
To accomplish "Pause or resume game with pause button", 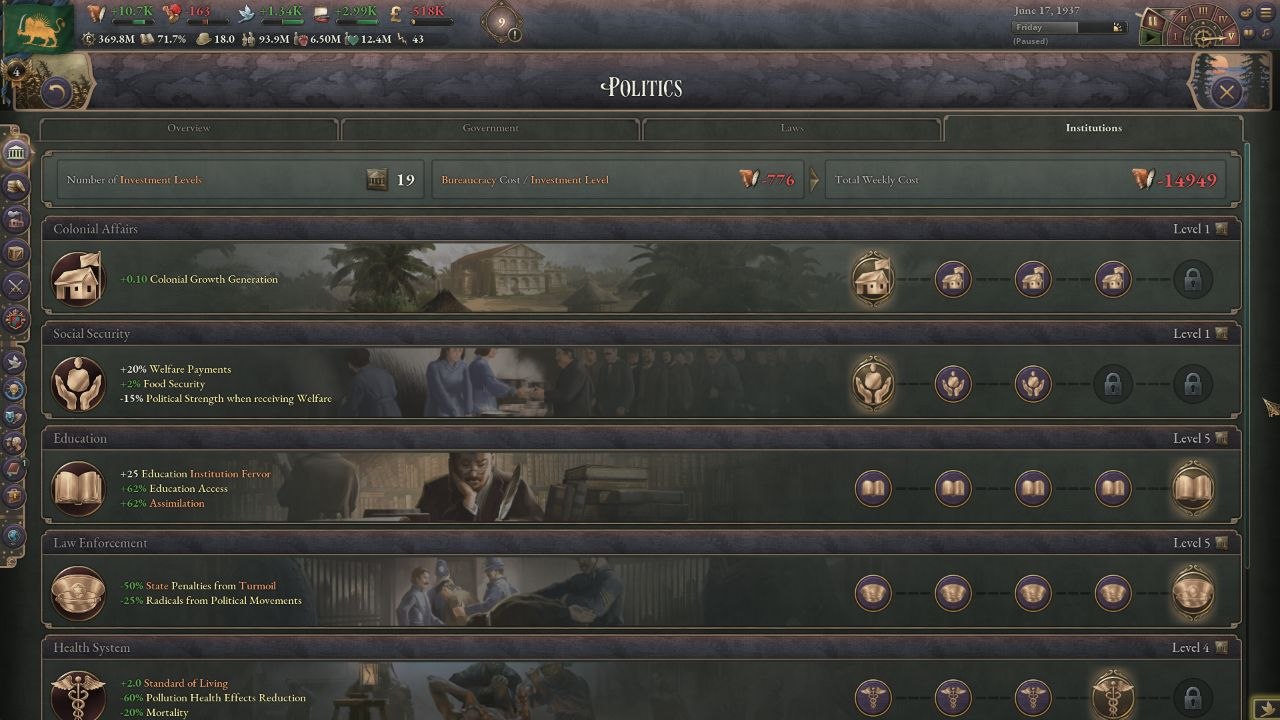I will (x=1152, y=20).
